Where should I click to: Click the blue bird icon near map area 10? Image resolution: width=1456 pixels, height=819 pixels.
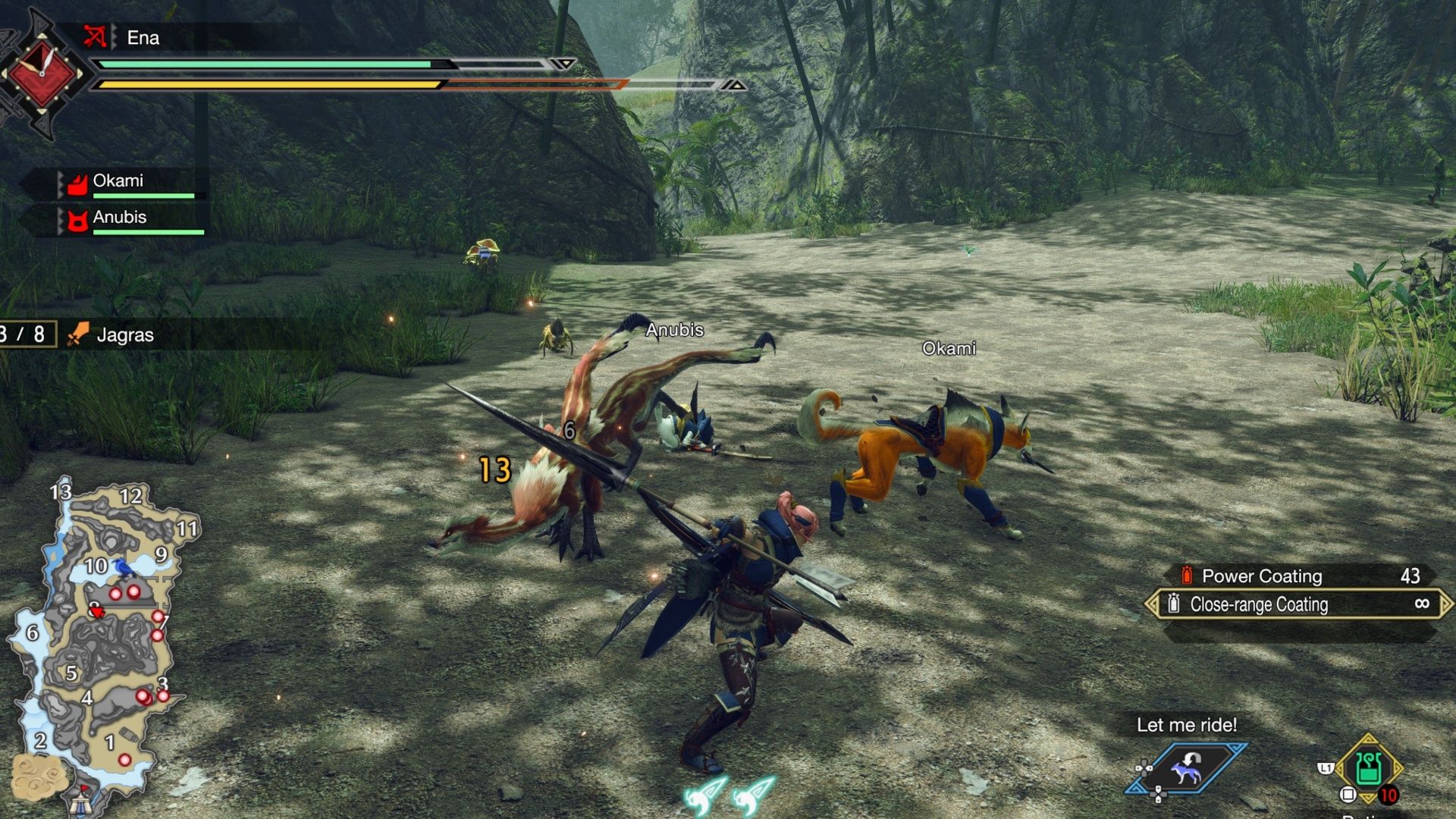pyautogui.click(x=123, y=568)
